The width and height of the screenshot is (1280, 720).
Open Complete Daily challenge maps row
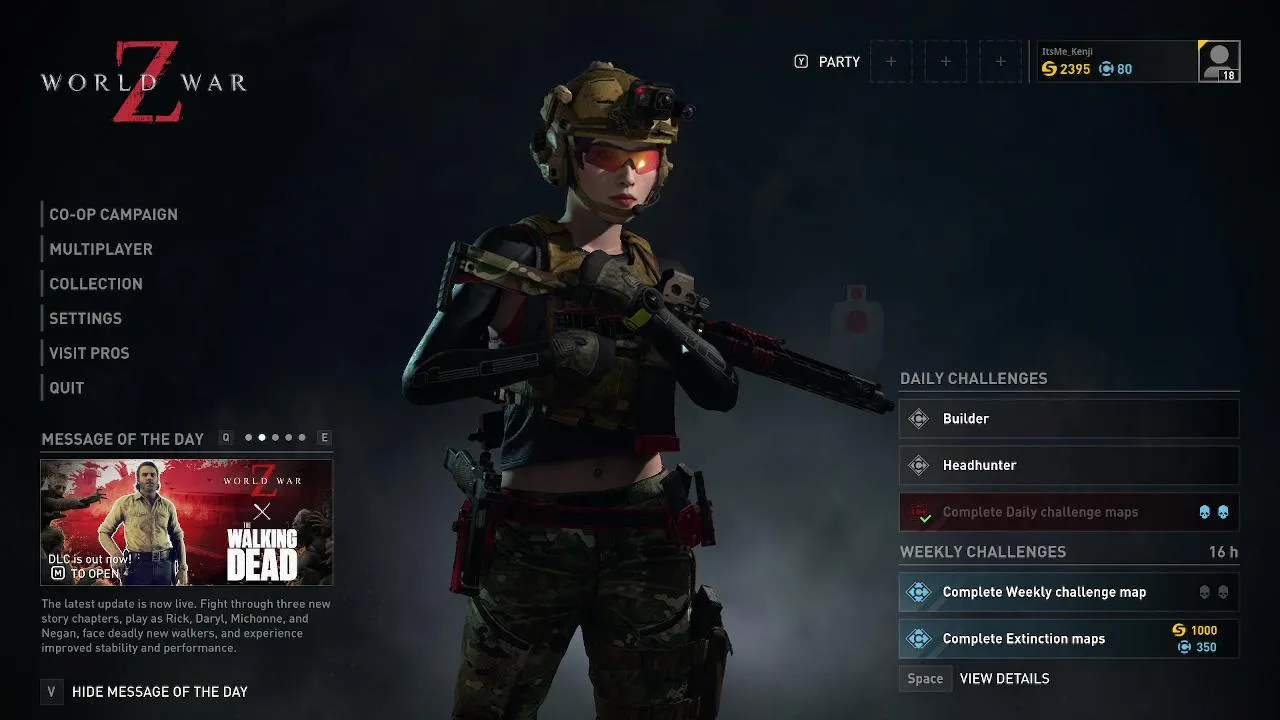coord(1068,512)
